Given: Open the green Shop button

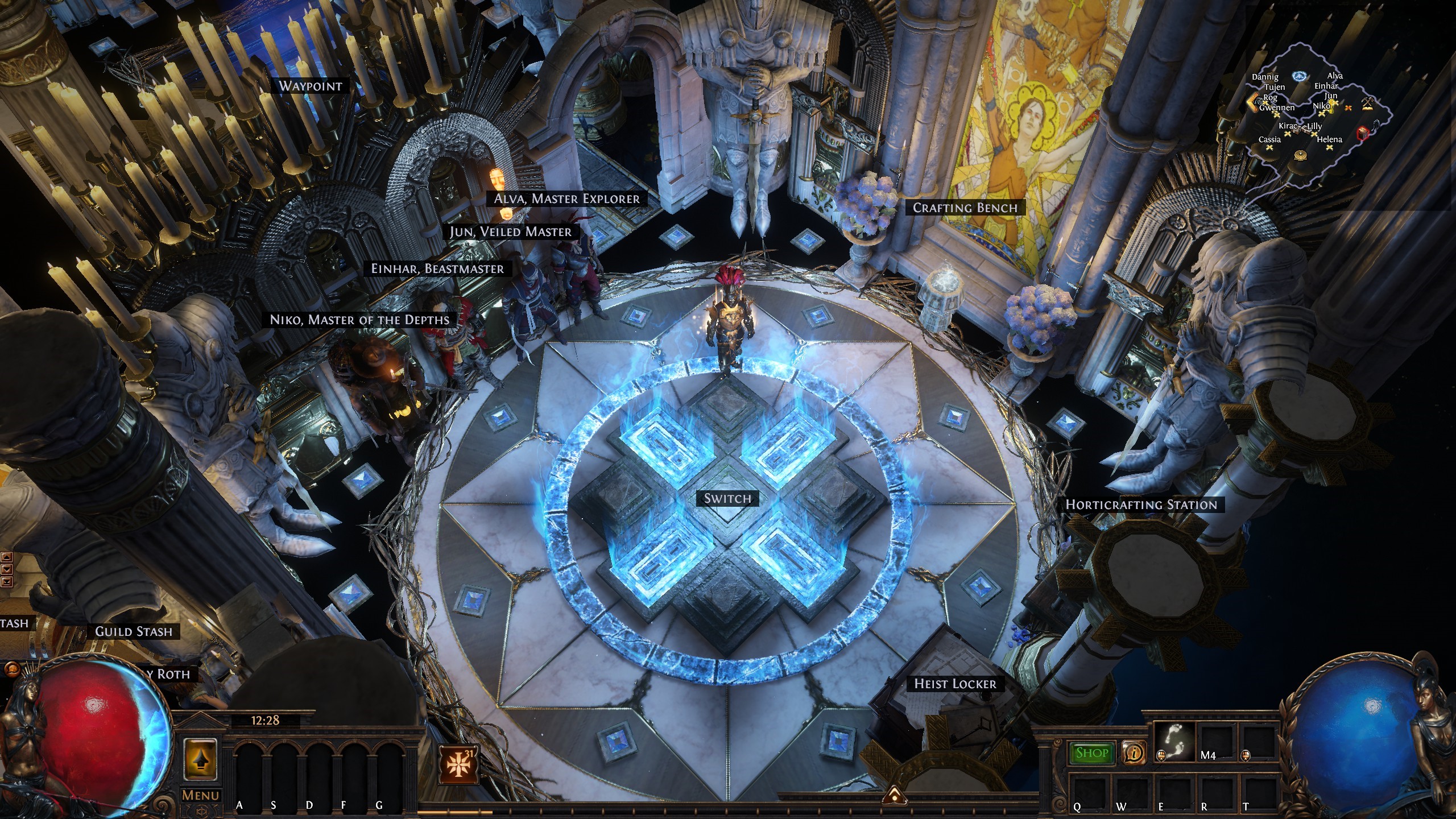Looking at the screenshot, I should 1091,753.
